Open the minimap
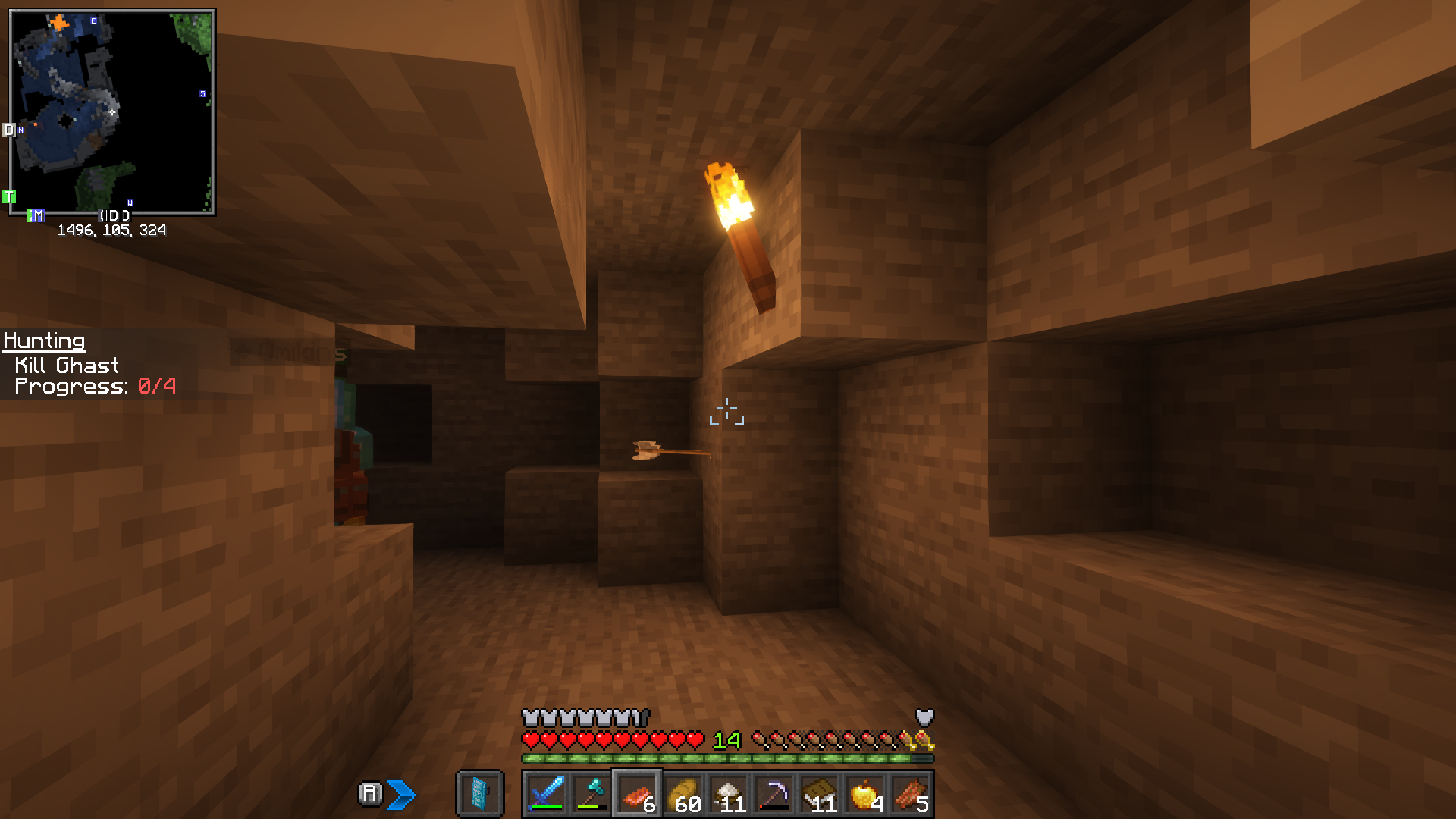Viewport: 1456px width, 819px height. pyautogui.click(x=112, y=112)
